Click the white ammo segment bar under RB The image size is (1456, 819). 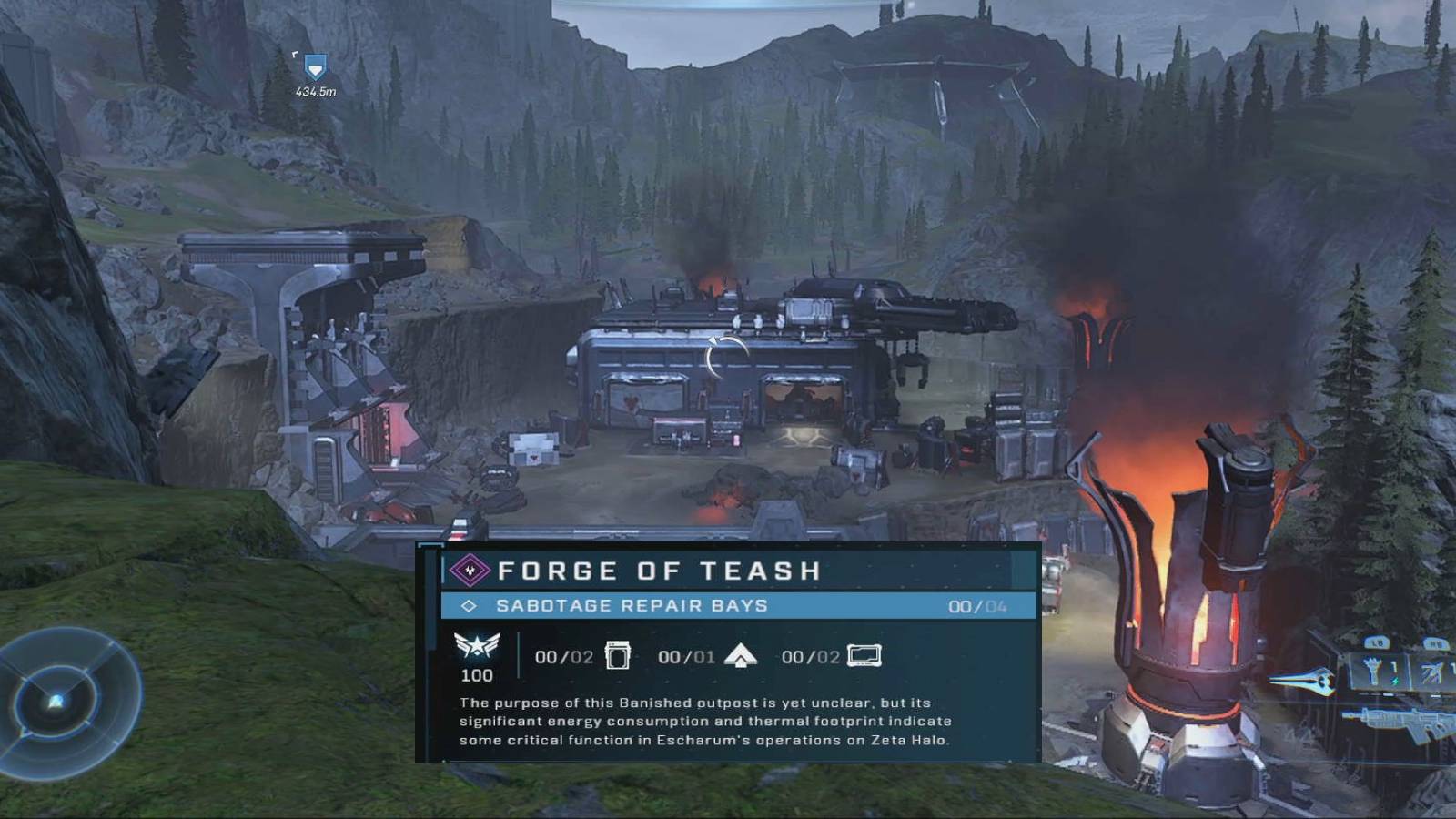[1436, 695]
